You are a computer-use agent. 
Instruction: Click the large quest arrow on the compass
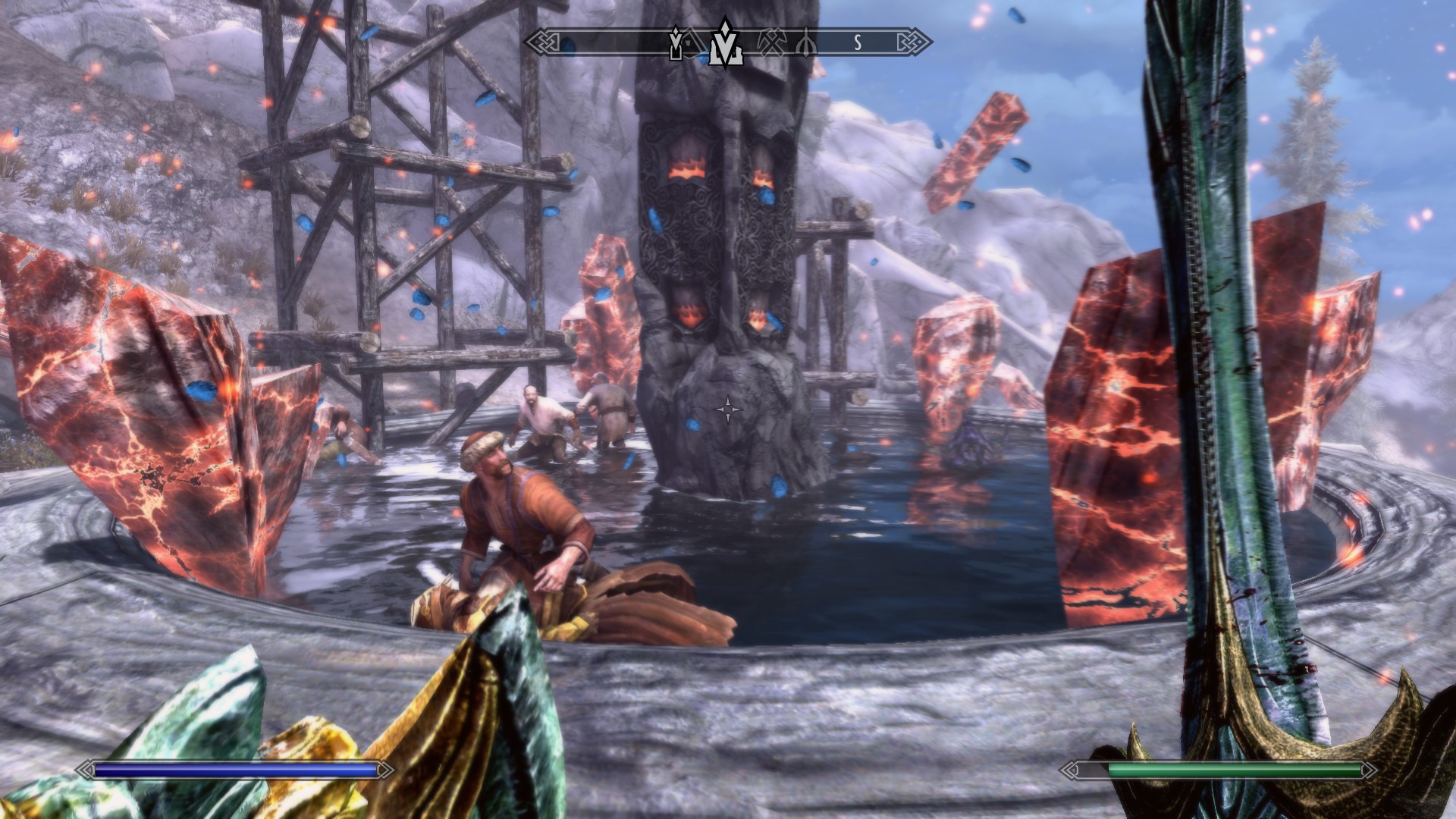tap(726, 43)
